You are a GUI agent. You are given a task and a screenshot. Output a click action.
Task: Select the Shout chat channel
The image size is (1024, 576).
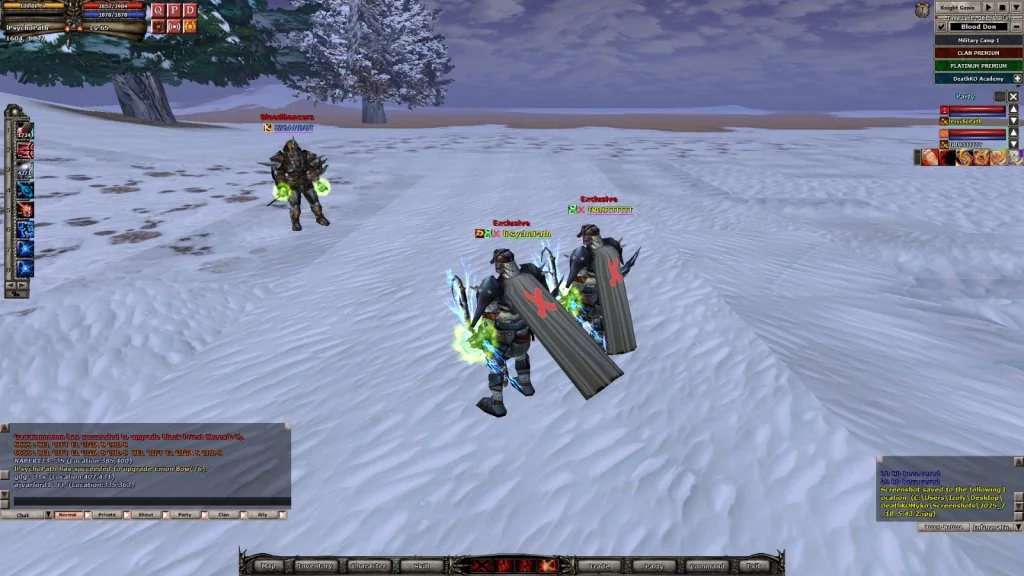(x=146, y=514)
